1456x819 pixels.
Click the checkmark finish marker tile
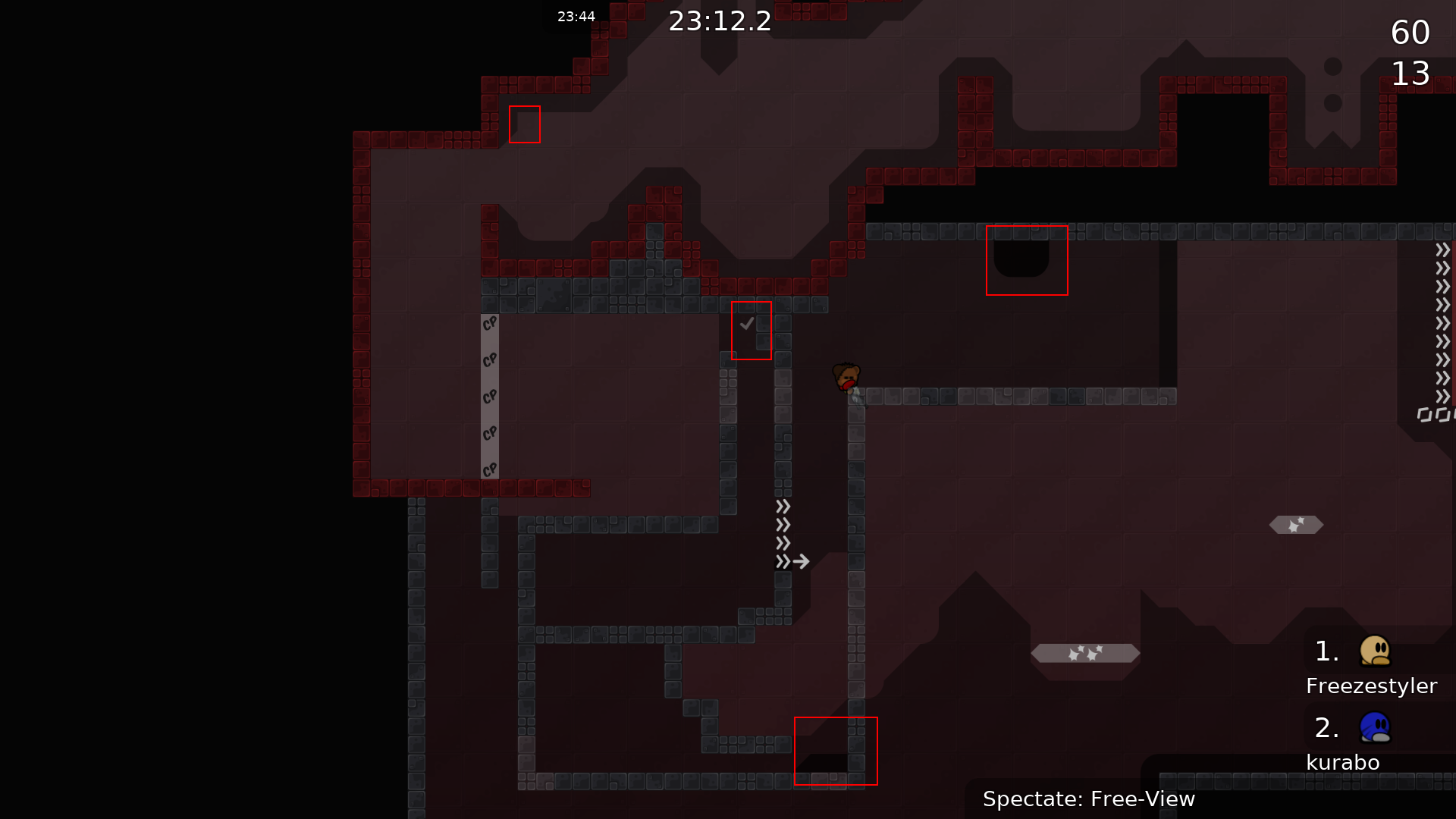(746, 322)
